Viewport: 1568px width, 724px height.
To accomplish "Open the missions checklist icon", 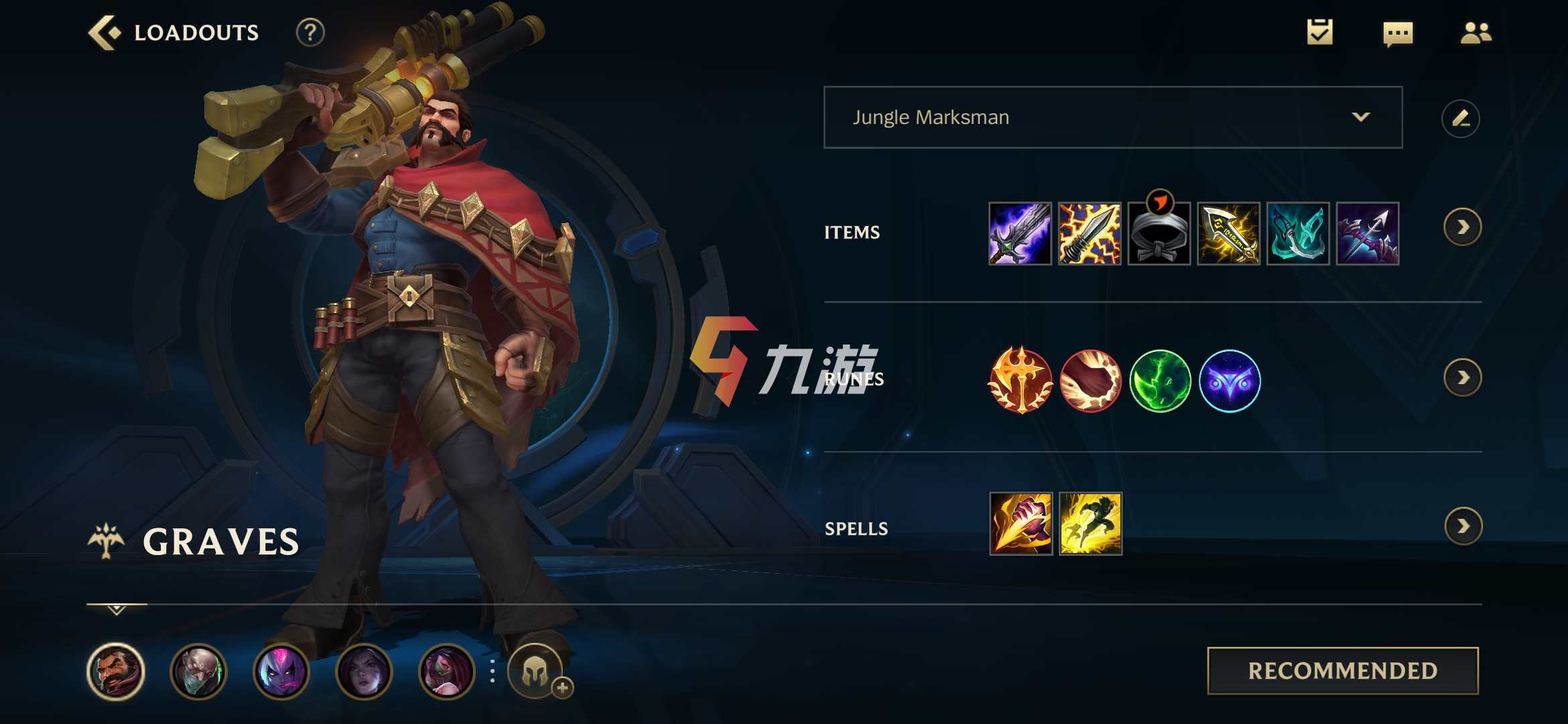I will click(1319, 32).
